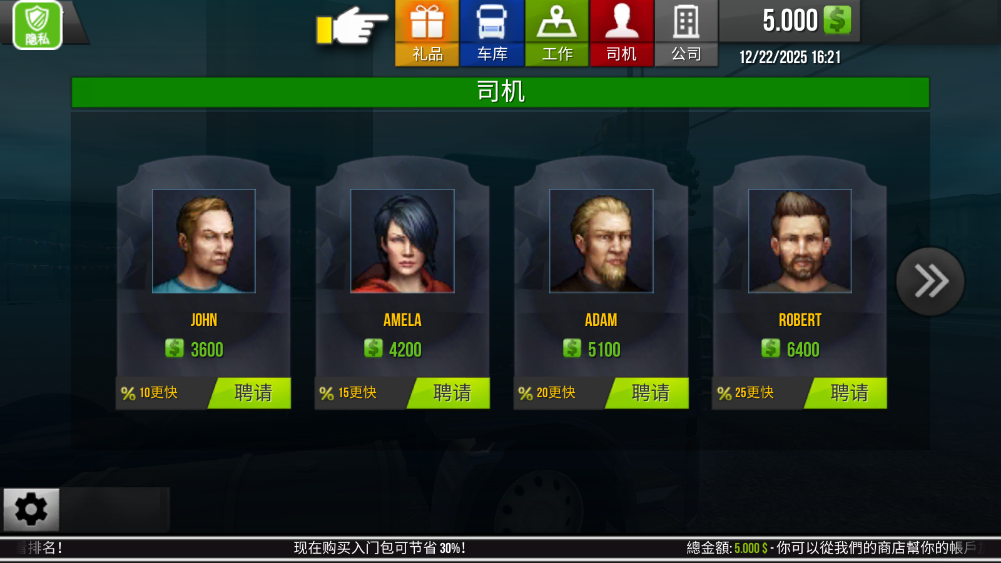Viewport: 1001px width, 563px height.
Task: Click 聘请 under driver Adam
Action: point(650,393)
